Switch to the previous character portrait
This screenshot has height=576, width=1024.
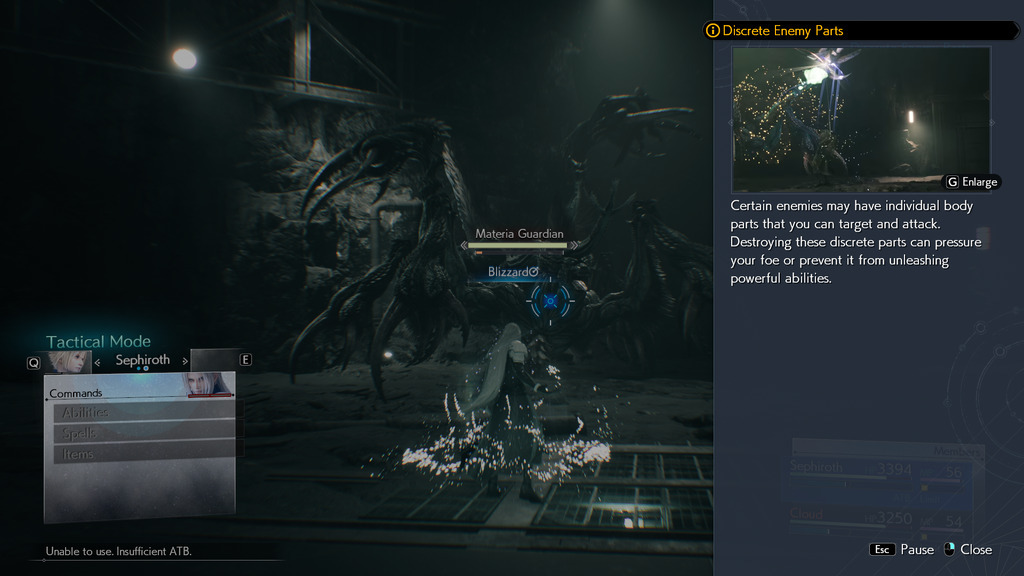click(x=67, y=361)
